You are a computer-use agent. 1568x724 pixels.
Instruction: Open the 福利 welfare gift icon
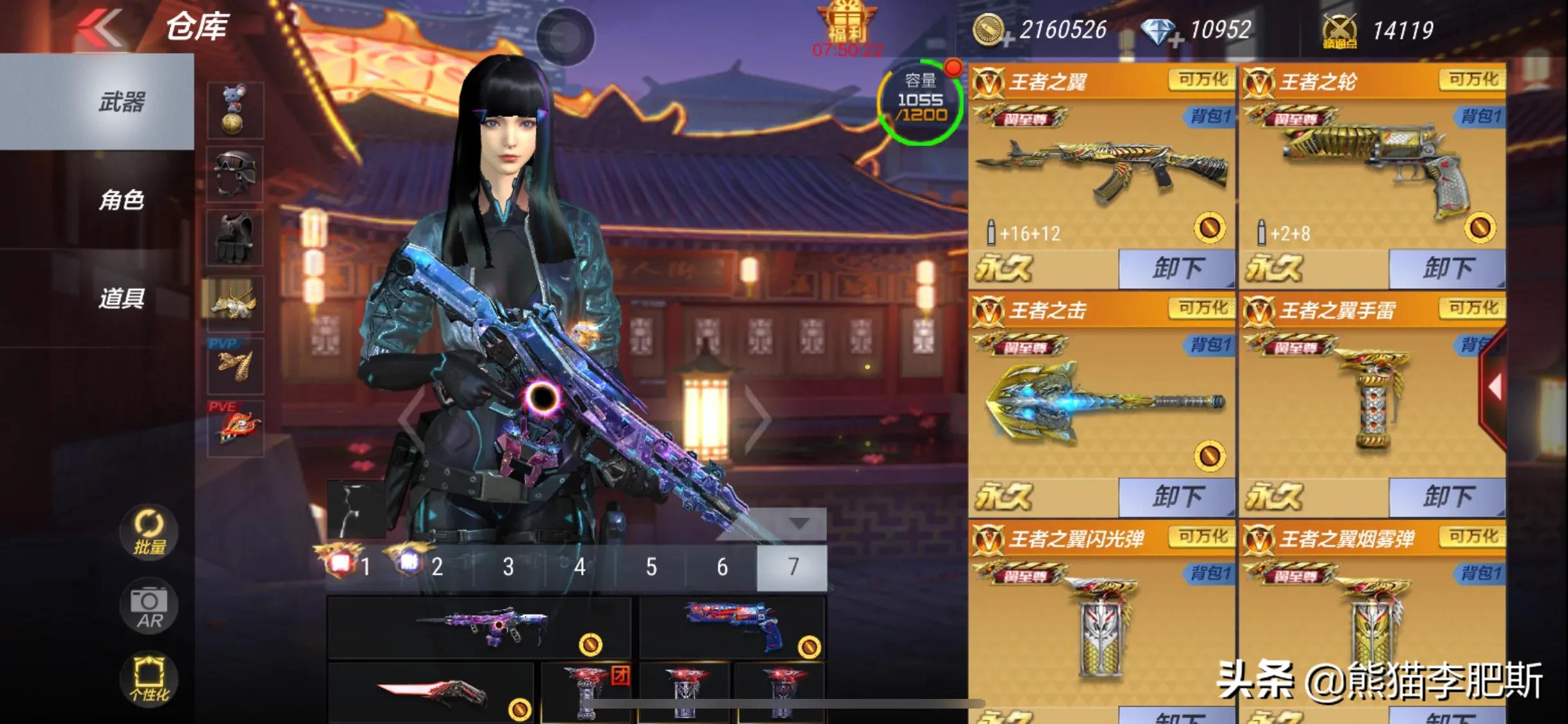(846, 26)
